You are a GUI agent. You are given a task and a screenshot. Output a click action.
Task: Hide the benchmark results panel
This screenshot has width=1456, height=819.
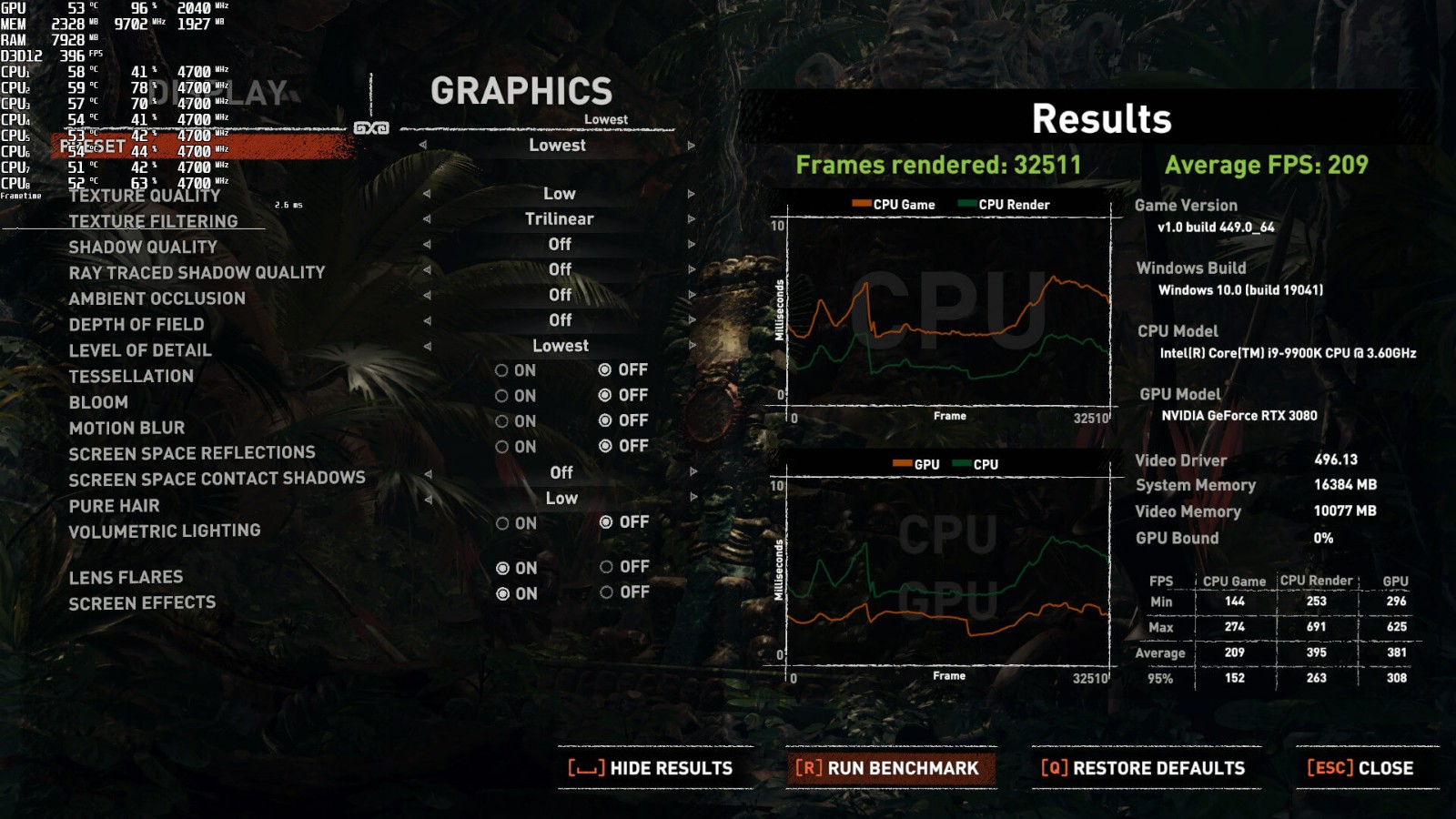[x=651, y=768]
